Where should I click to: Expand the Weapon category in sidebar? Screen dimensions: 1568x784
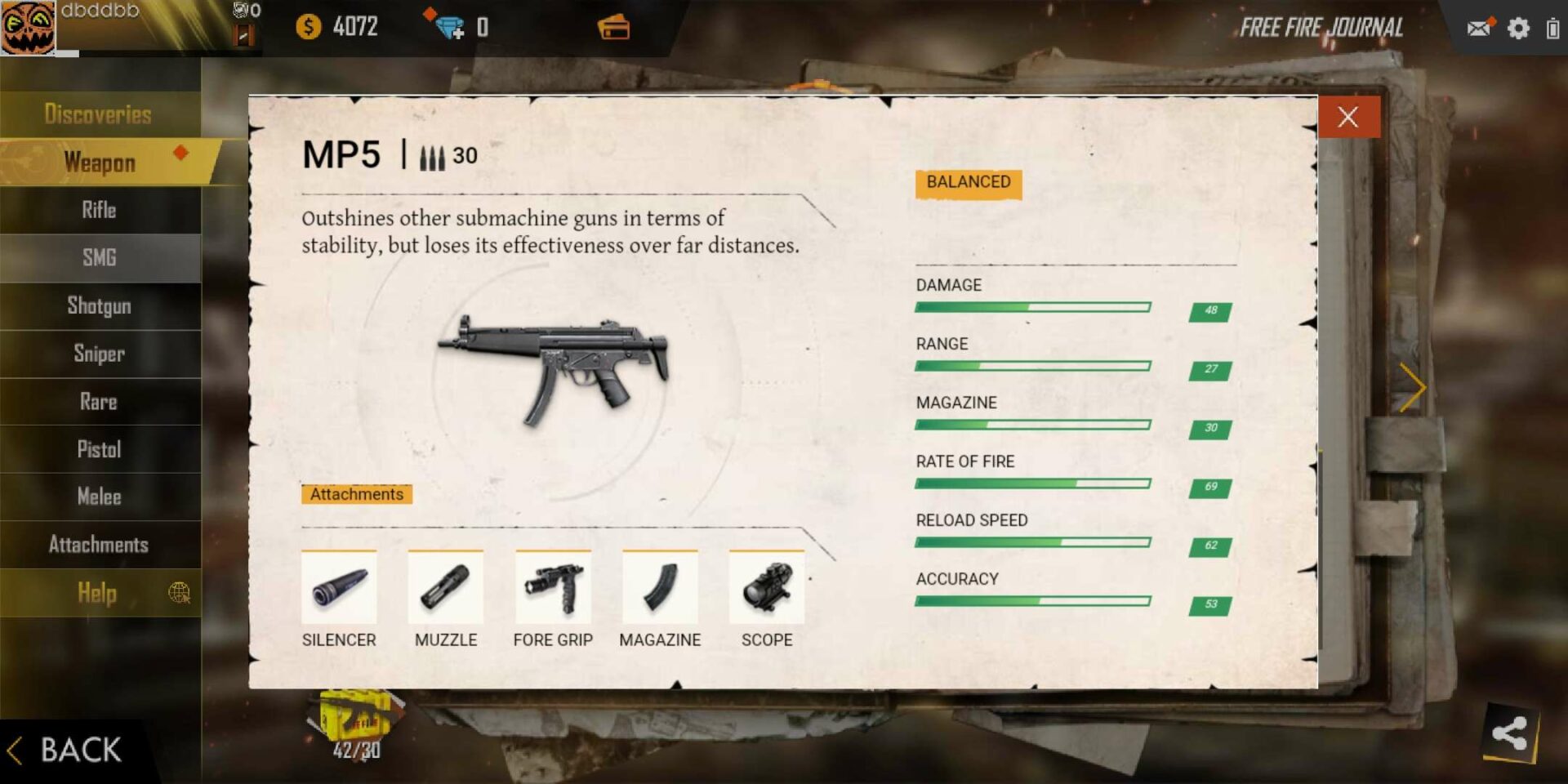click(100, 163)
